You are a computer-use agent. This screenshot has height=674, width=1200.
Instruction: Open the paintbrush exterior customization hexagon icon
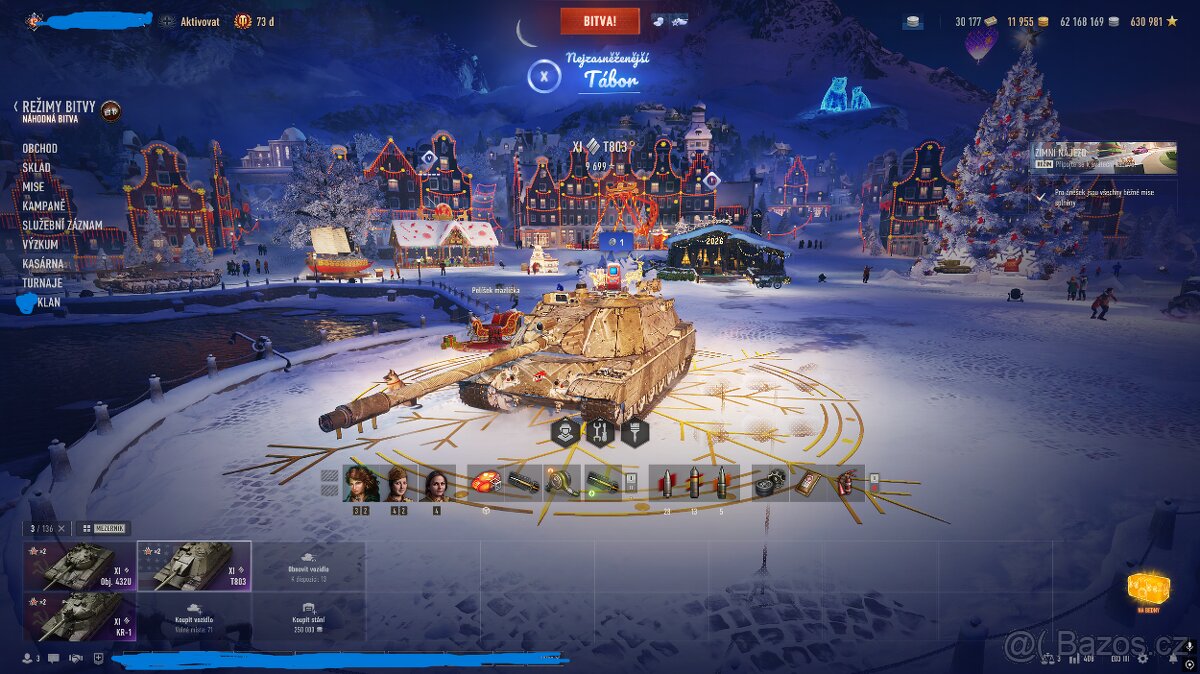pos(636,432)
